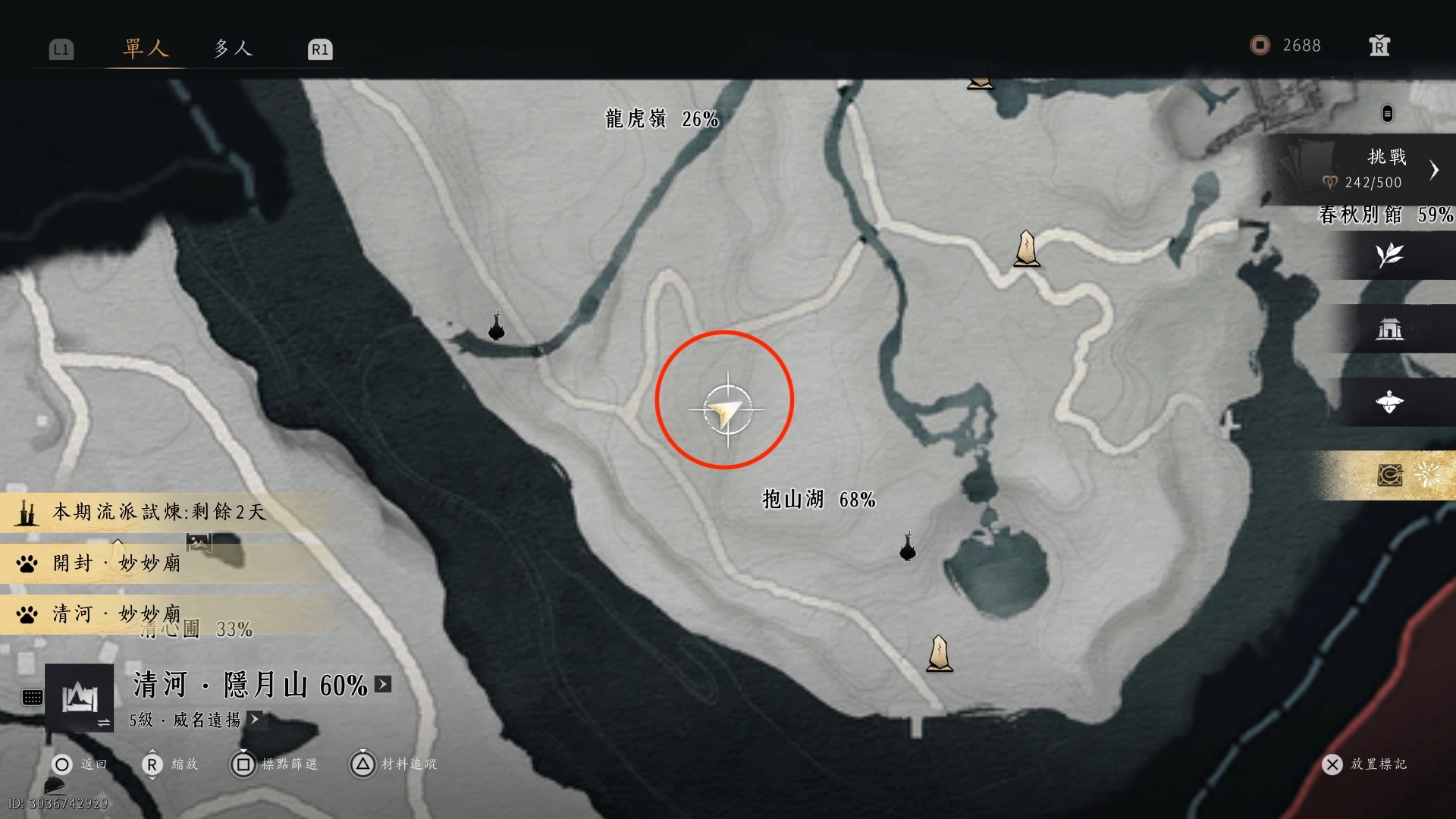Select the black vase marker by the river
Viewport: 1456px width, 819px height.
pyautogui.click(x=497, y=327)
